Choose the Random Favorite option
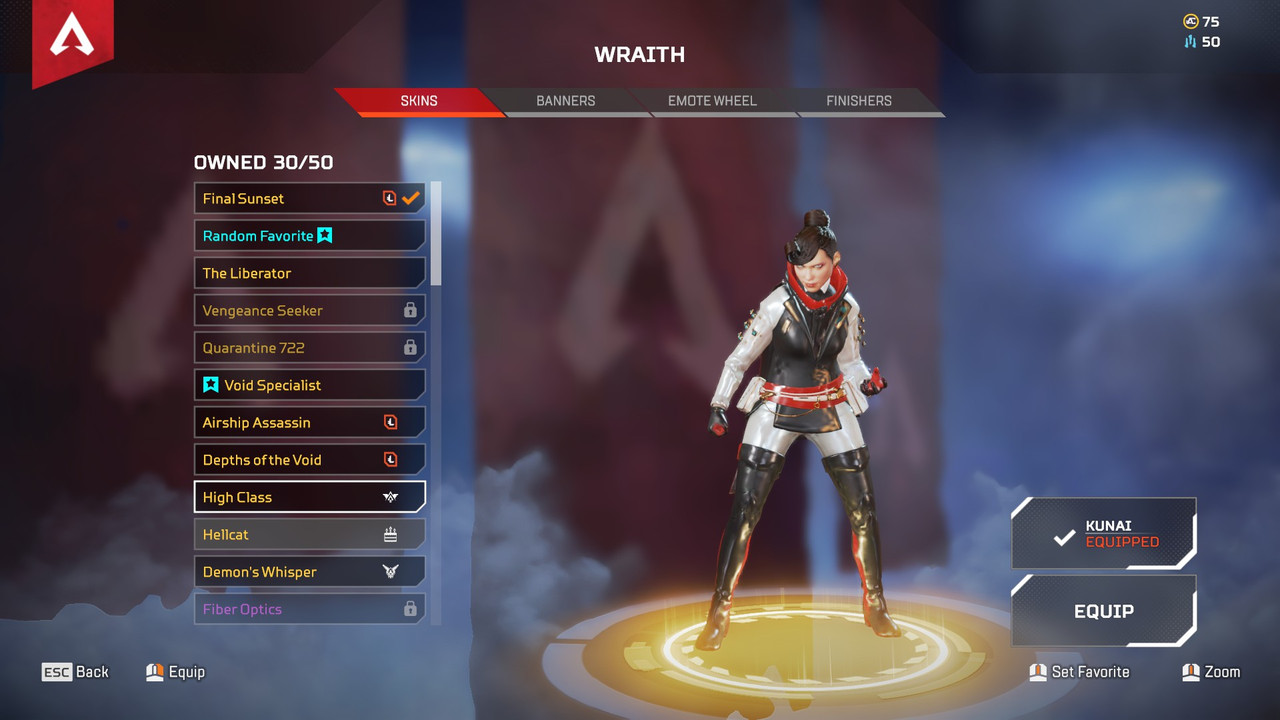The image size is (1280, 720). 309,236
